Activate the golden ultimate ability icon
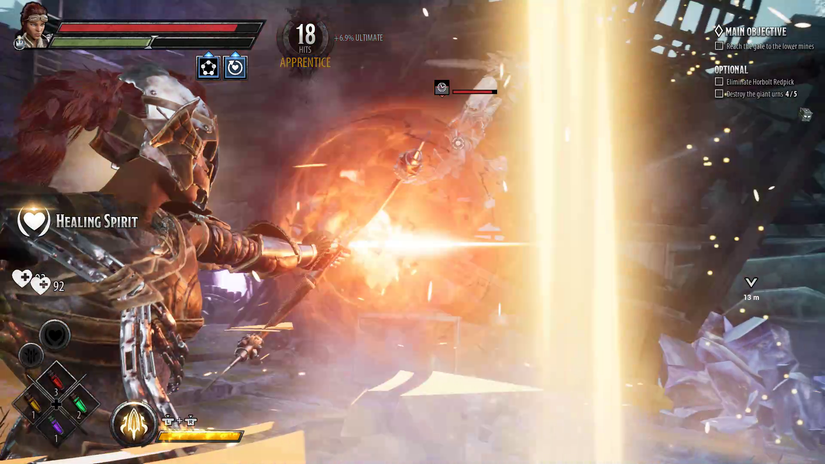This screenshot has height=464, width=825. pos(133,423)
